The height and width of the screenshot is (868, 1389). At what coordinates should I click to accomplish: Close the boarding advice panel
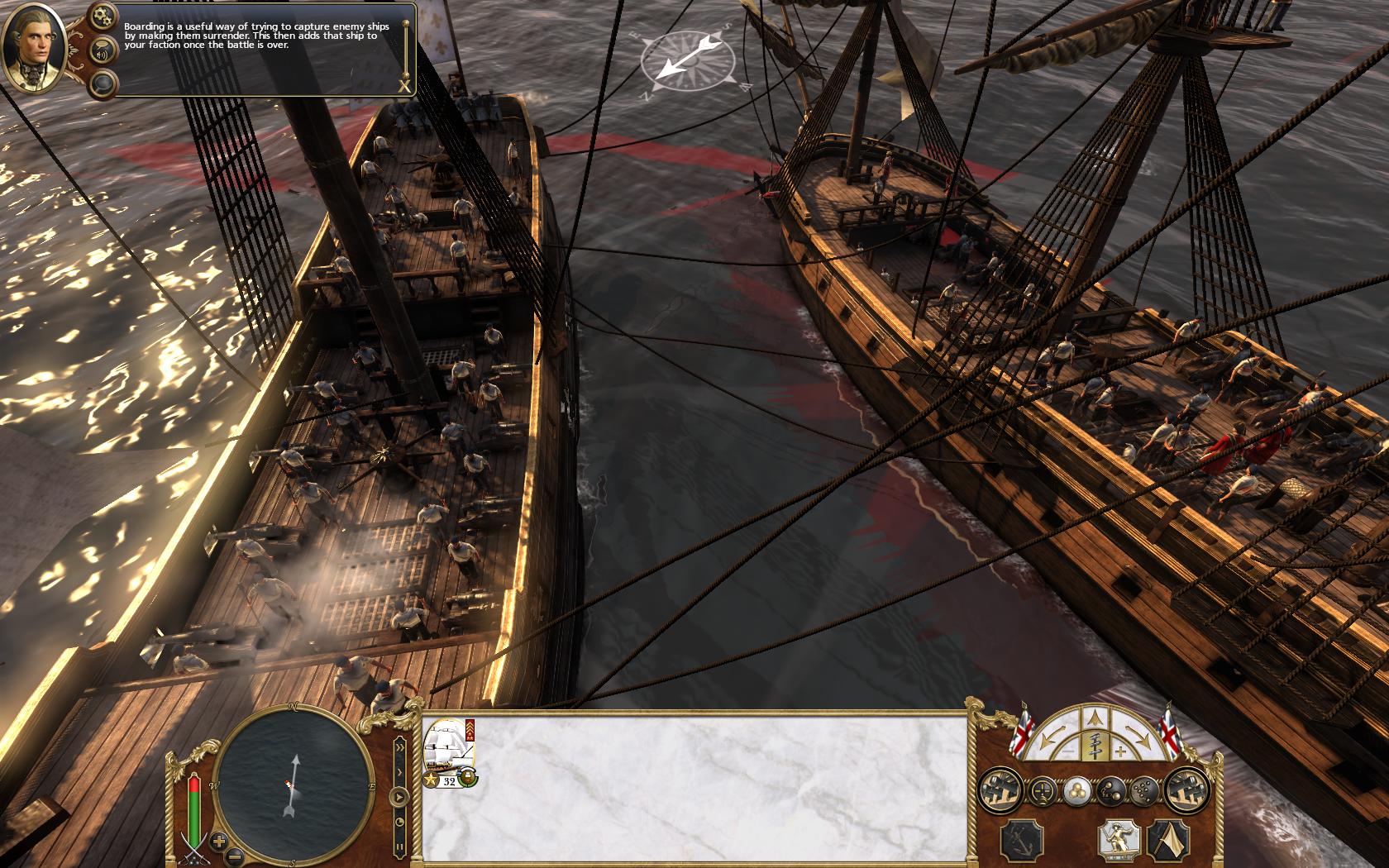point(404,86)
